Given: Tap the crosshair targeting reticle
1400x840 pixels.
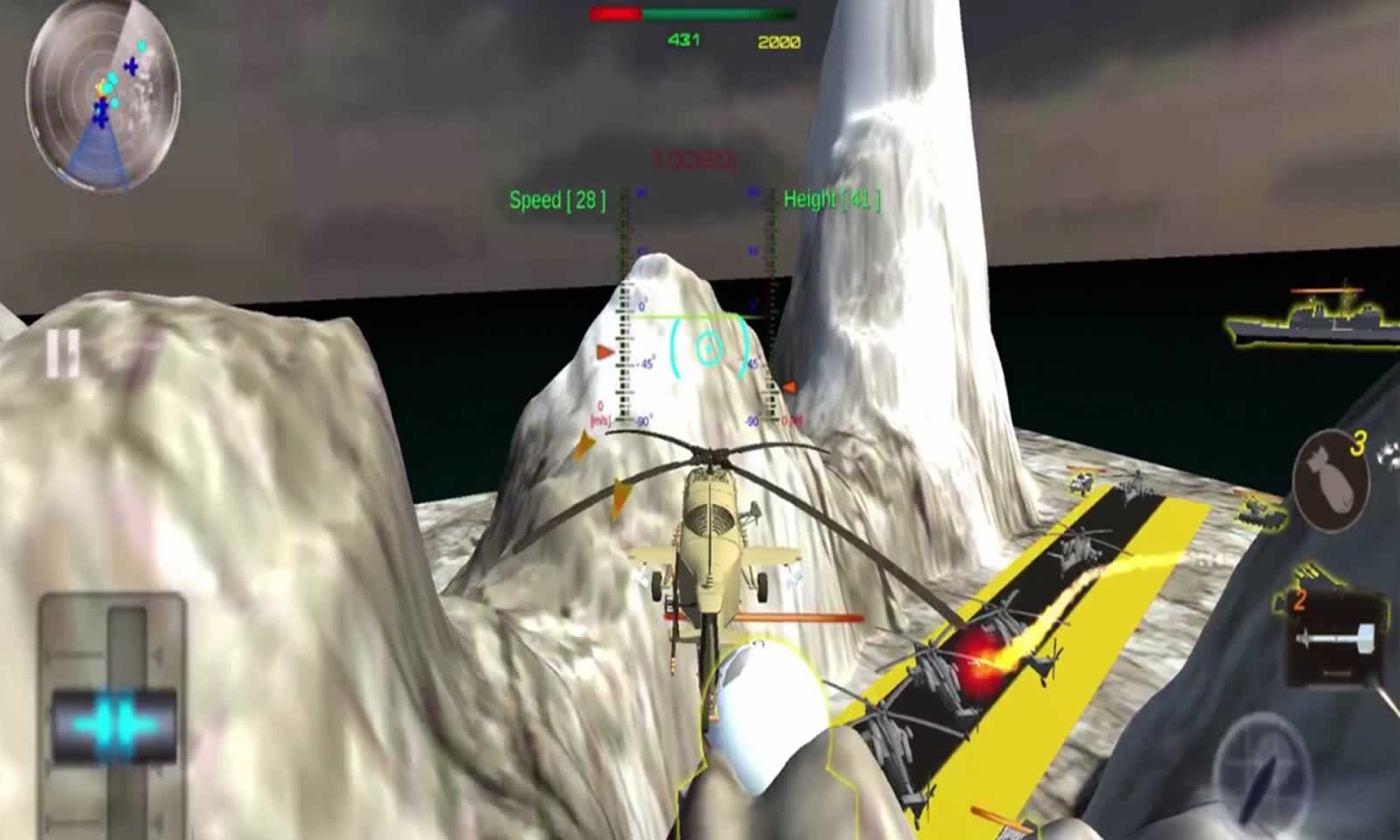Looking at the screenshot, I should point(707,348).
